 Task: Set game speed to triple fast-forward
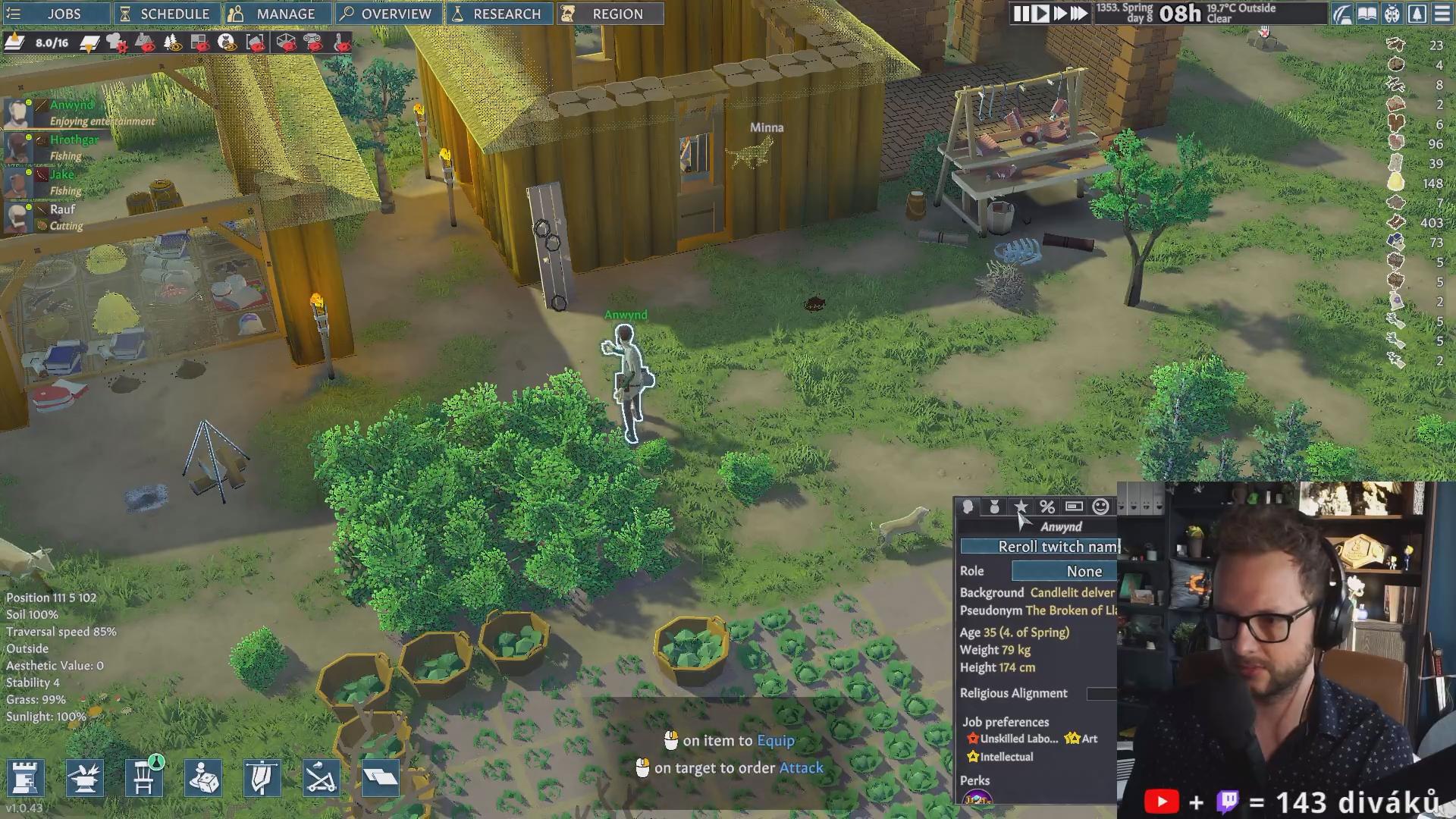[1079, 14]
